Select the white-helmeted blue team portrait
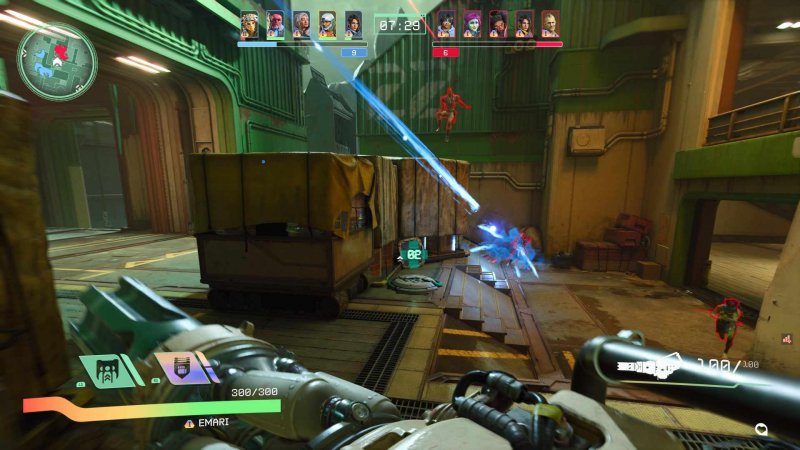800x450 pixels. (x=327, y=24)
